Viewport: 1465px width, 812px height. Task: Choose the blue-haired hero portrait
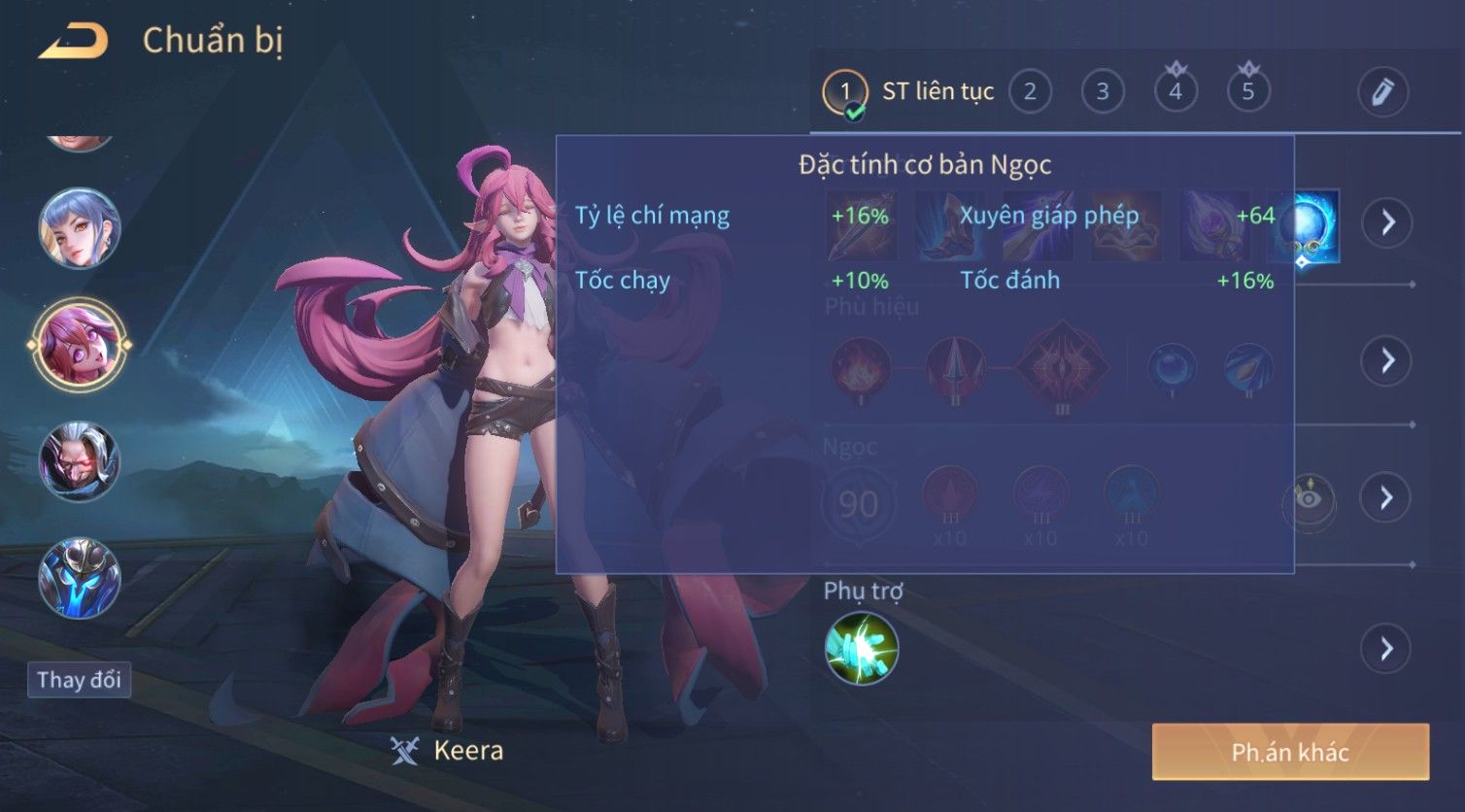pos(80,229)
